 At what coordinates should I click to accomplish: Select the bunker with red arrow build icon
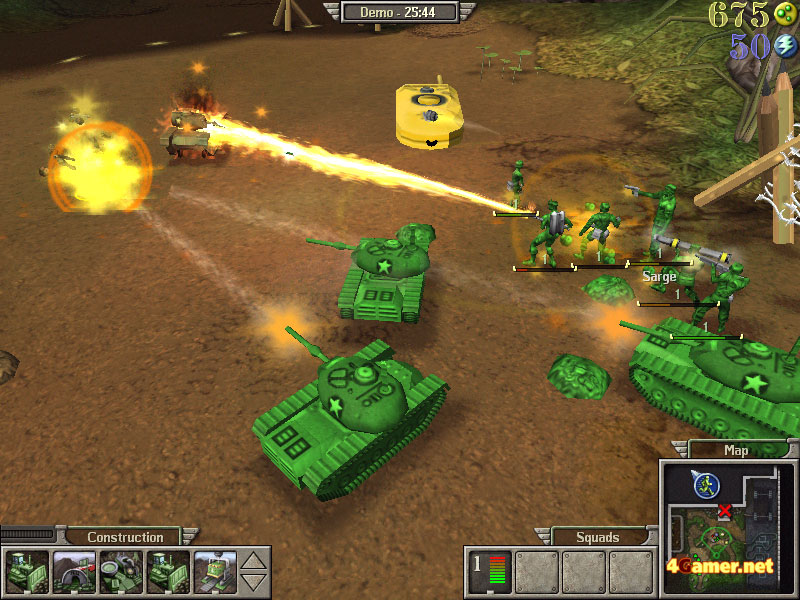(x=73, y=571)
